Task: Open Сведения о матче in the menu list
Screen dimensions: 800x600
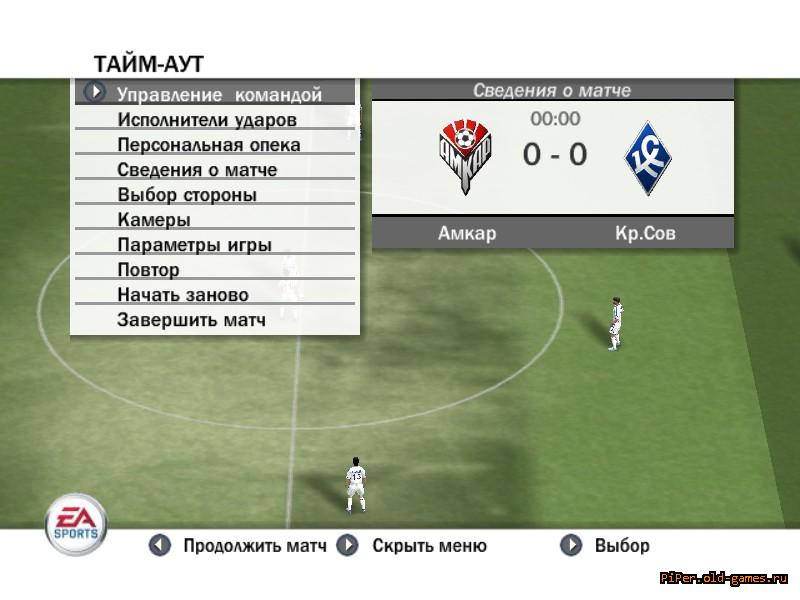Action: (x=197, y=170)
